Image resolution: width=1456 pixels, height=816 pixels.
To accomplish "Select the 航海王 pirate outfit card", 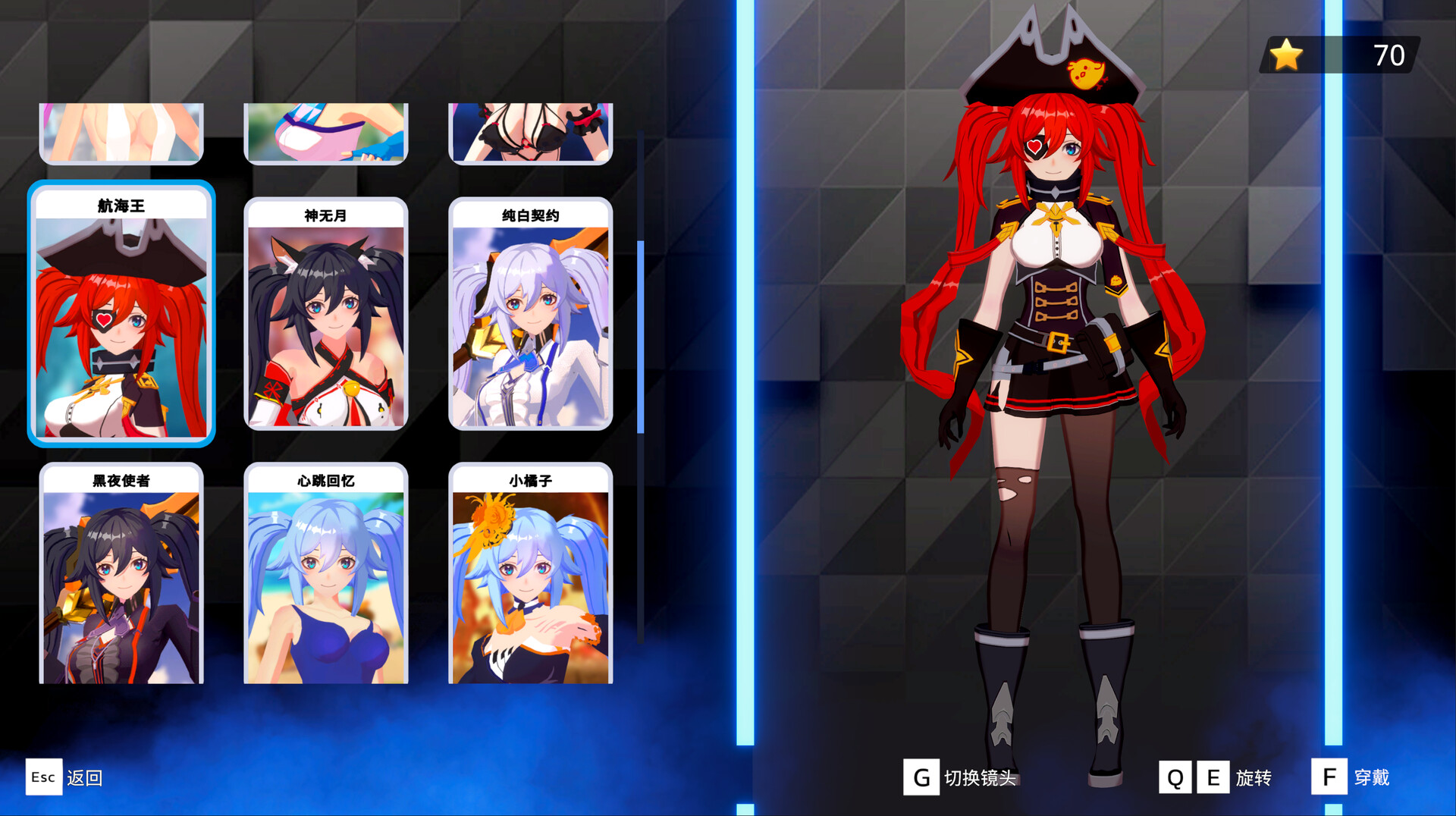I will click(x=121, y=315).
